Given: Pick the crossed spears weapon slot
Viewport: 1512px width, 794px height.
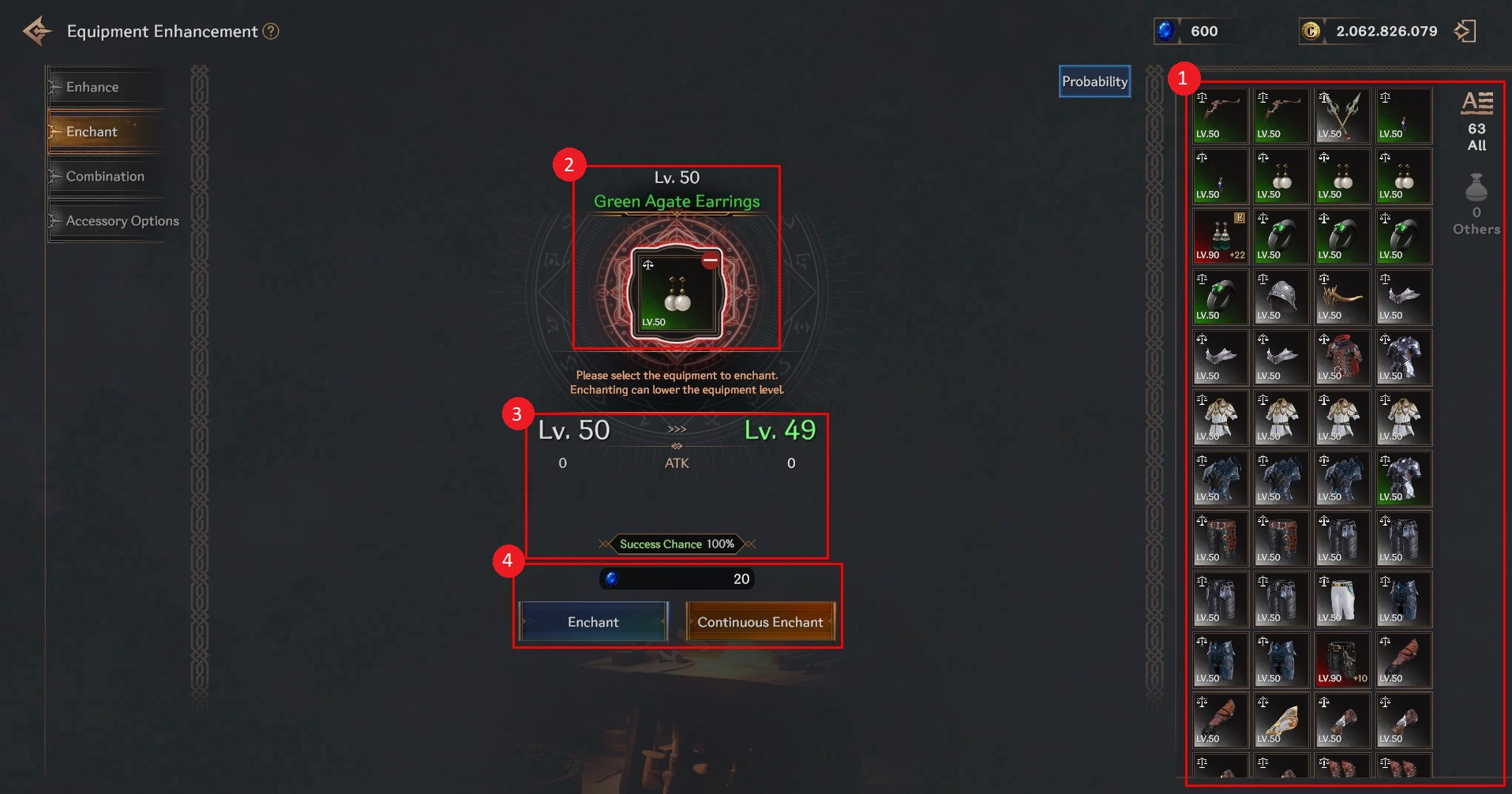Looking at the screenshot, I should (1342, 115).
